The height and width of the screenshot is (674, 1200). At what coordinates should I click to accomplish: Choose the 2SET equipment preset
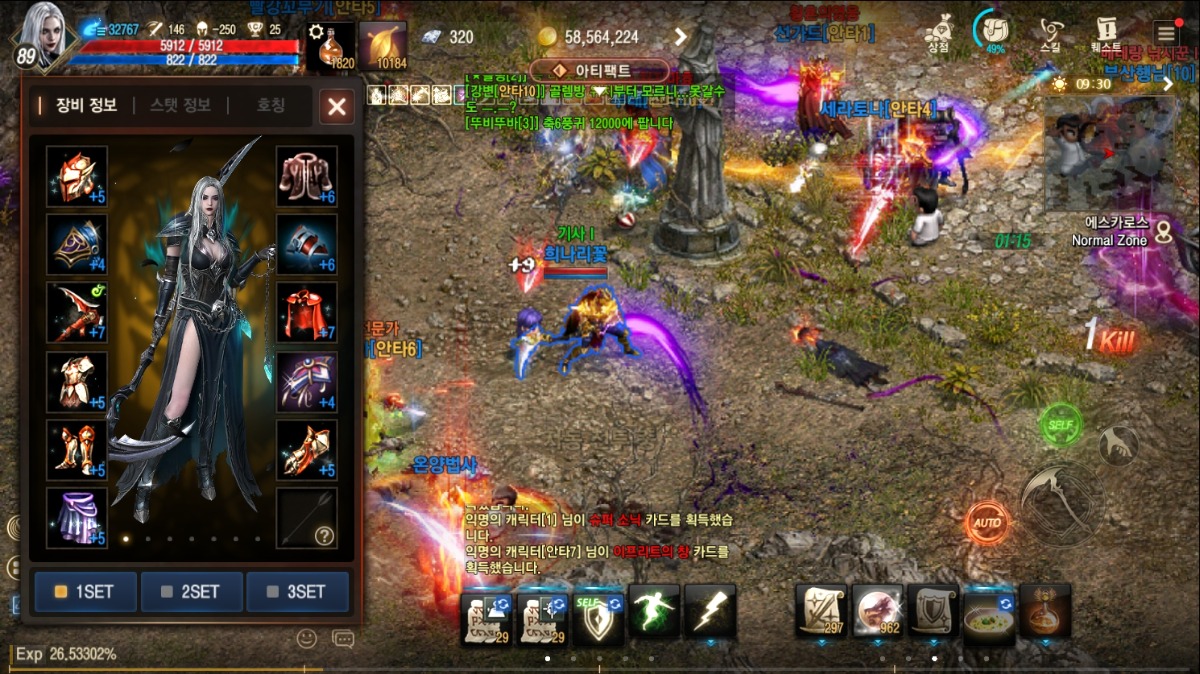[191, 591]
